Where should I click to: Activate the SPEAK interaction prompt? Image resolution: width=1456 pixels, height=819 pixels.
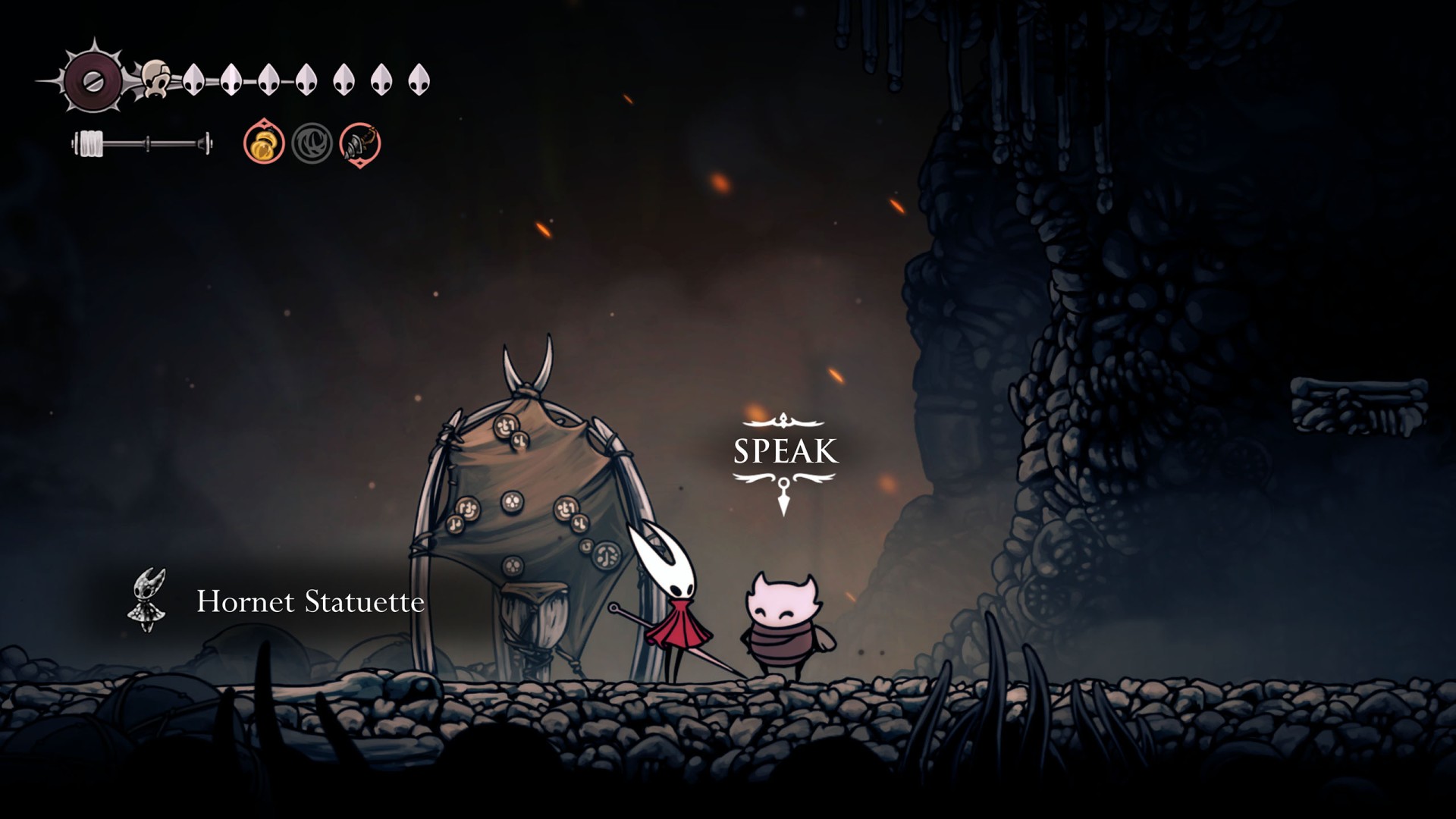click(785, 452)
